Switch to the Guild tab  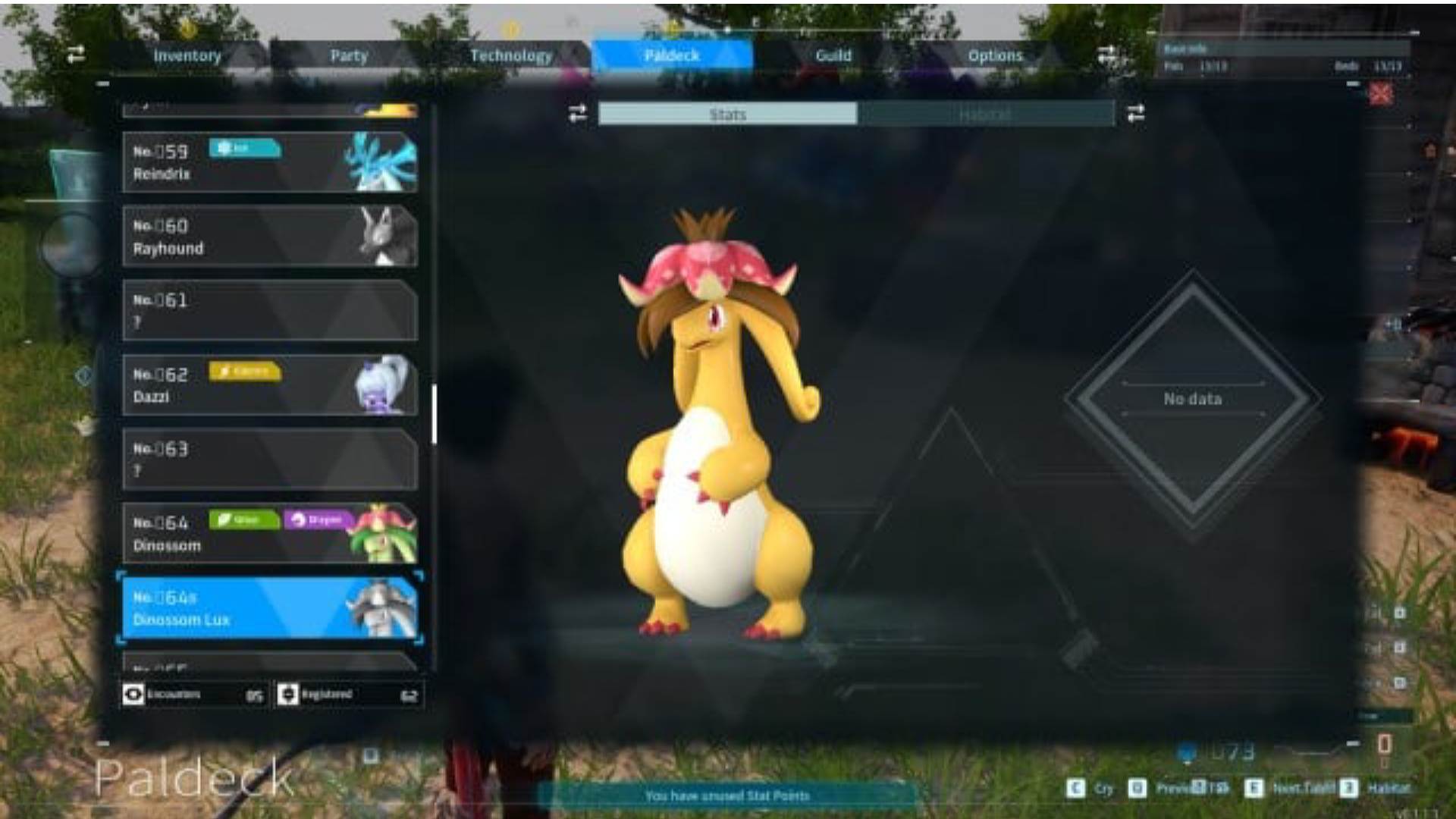pyautogui.click(x=834, y=55)
